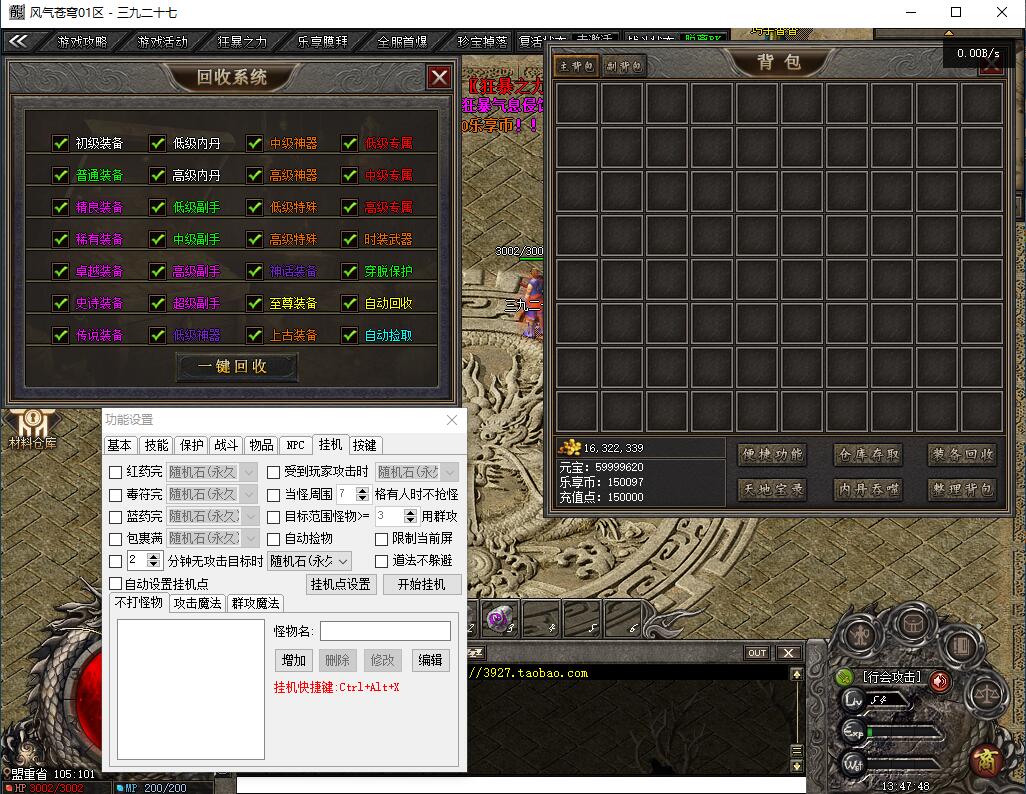Close the 回收系统 recycle panel
Screen dimensions: 1026x794
pos(439,77)
